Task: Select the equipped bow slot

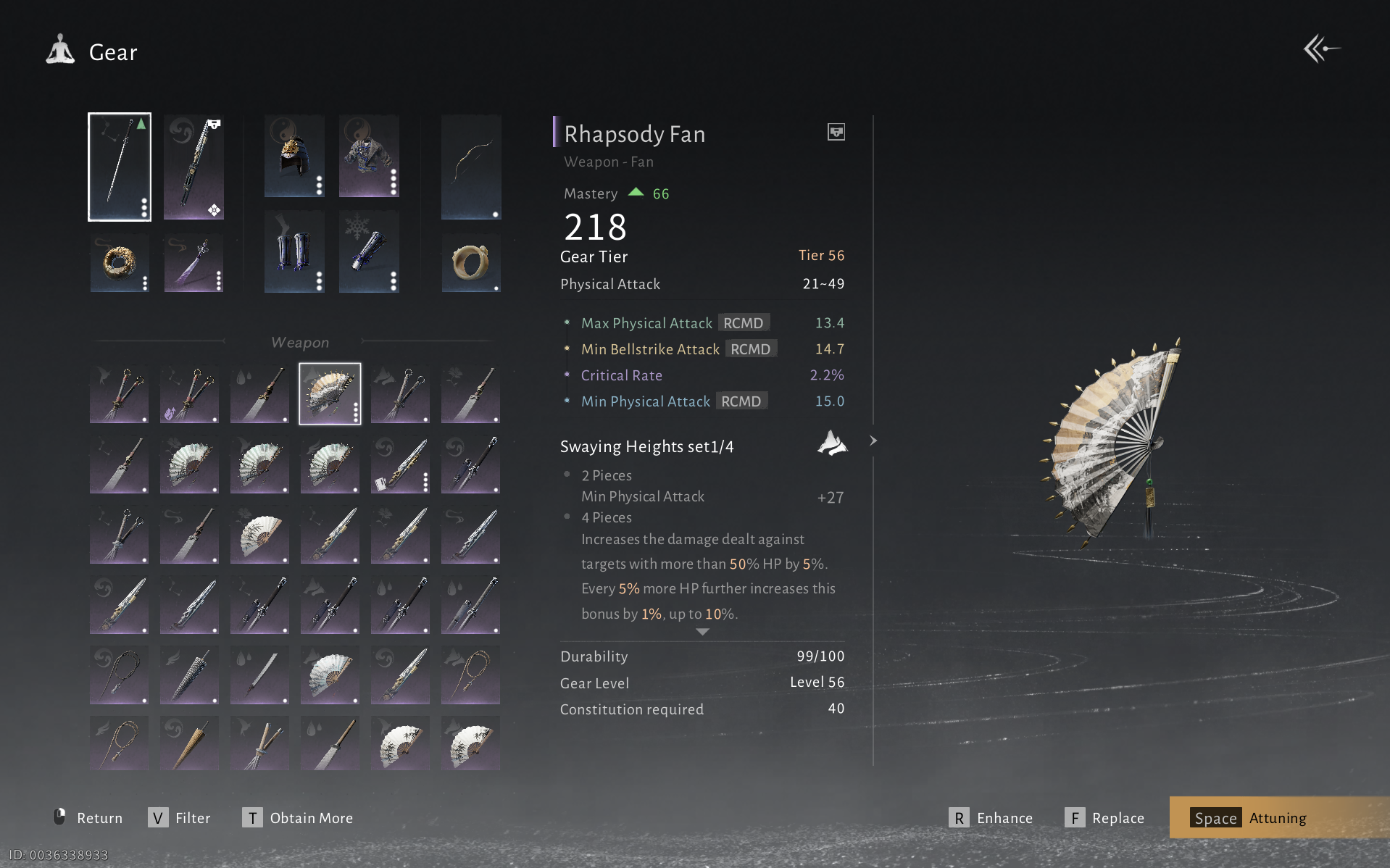Action: 471,167
